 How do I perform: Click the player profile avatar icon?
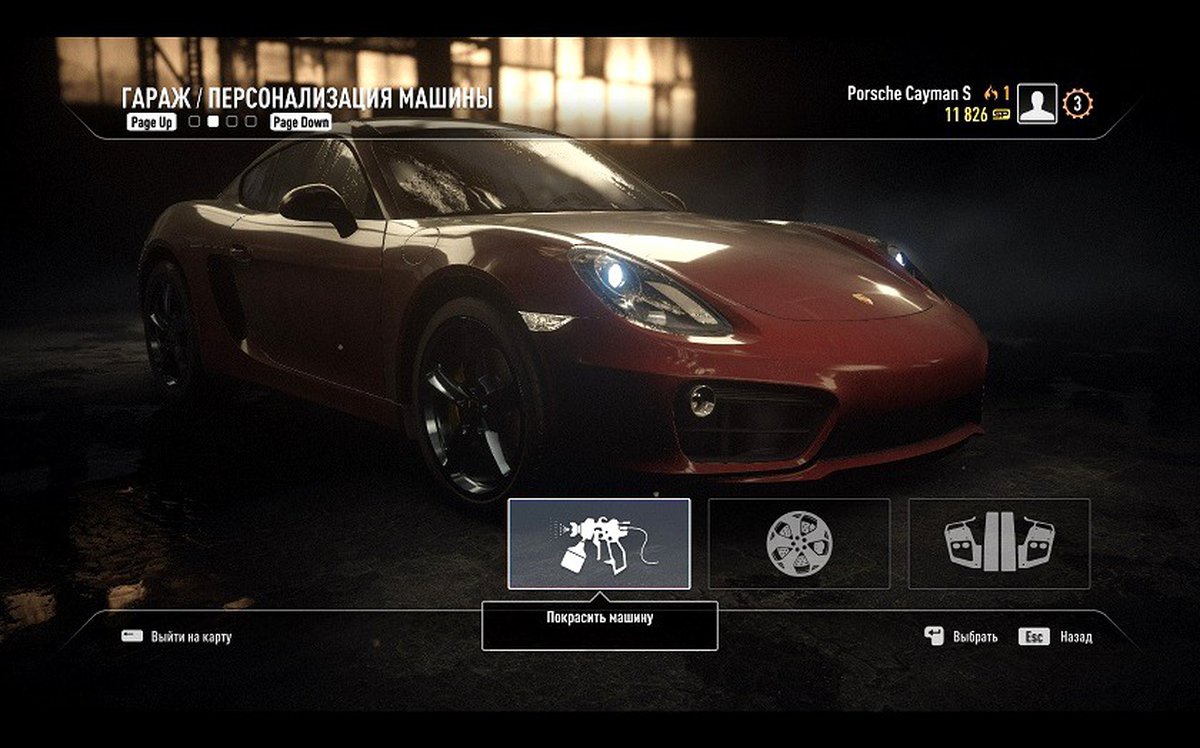pos(1037,104)
